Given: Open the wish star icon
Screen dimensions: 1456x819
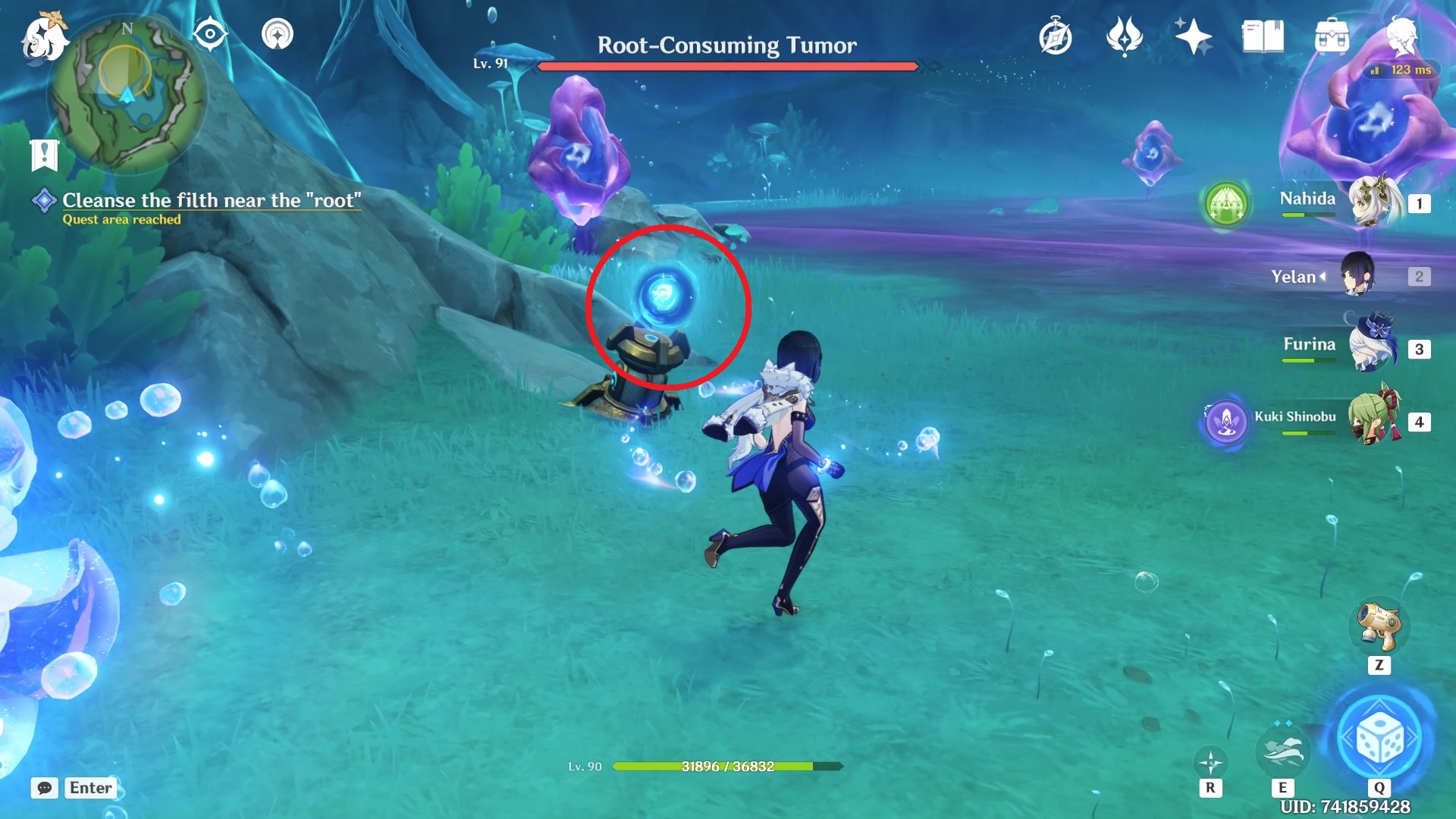Looking at the screenshot, I should click(x=1192, y=36).
